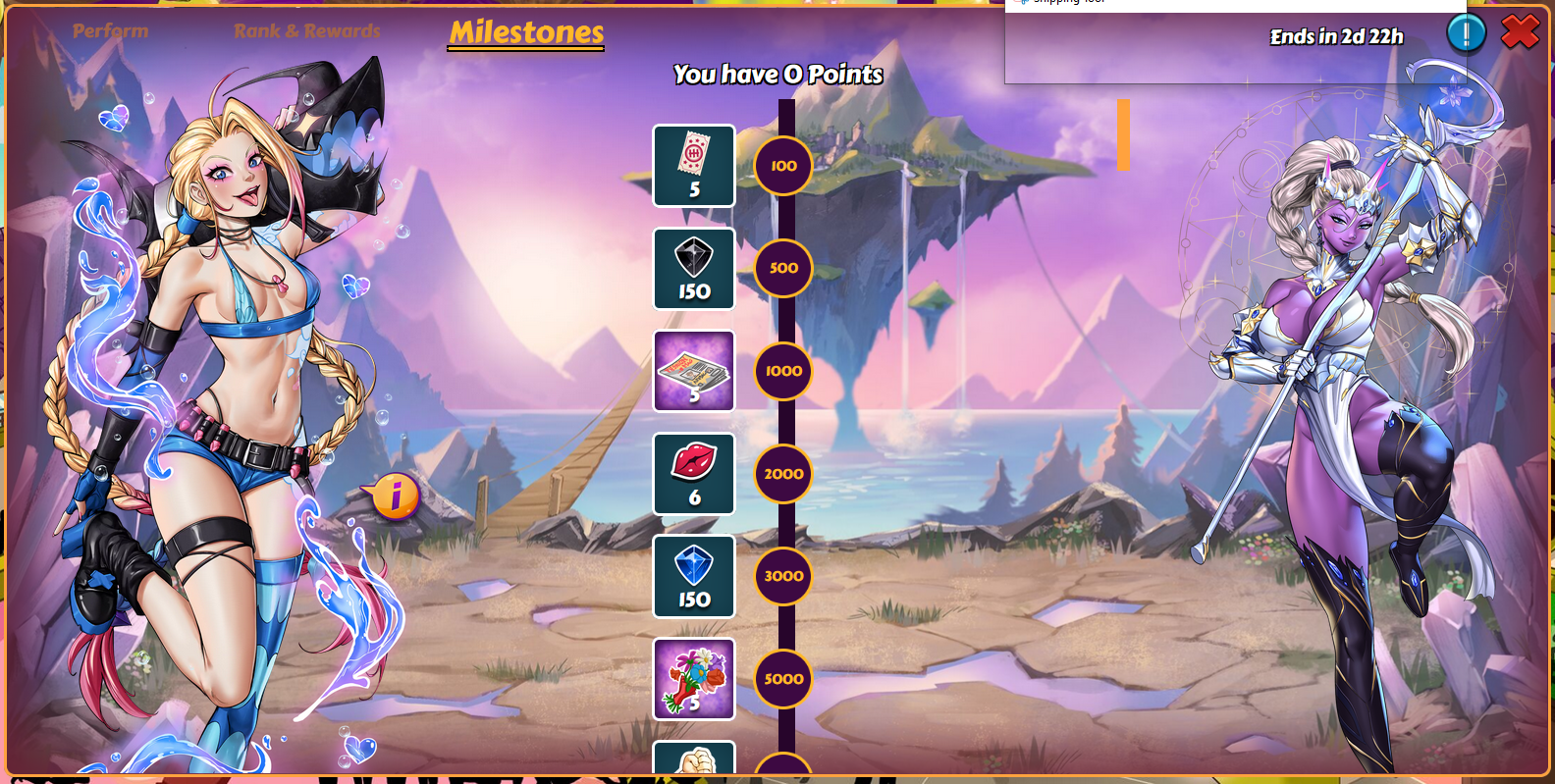View the 3000-point blue gem reward

[x=694, y=576]
